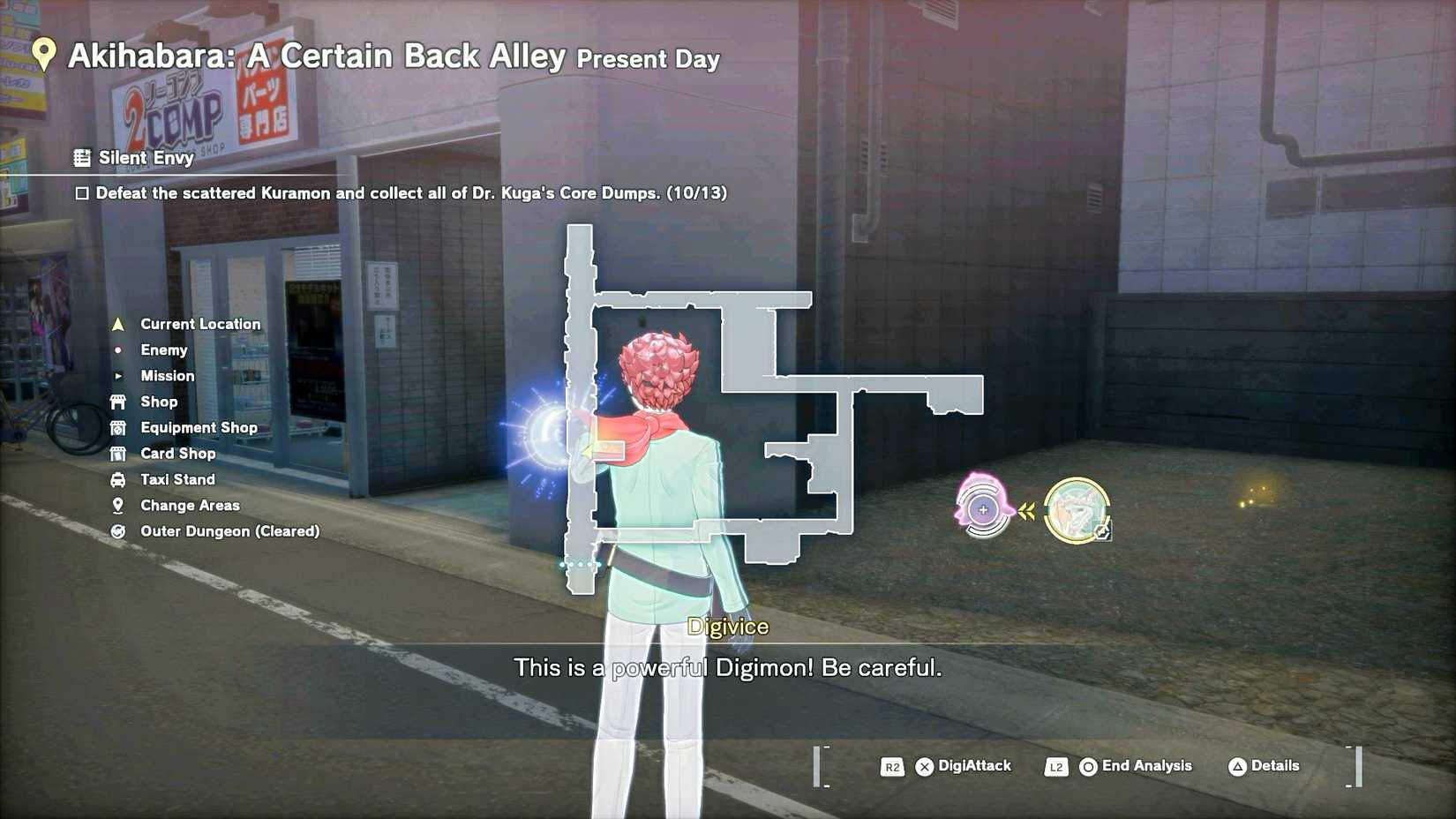Select the double chevron scan indicator
The image size is (1456, 819).
click(1029, 509)
